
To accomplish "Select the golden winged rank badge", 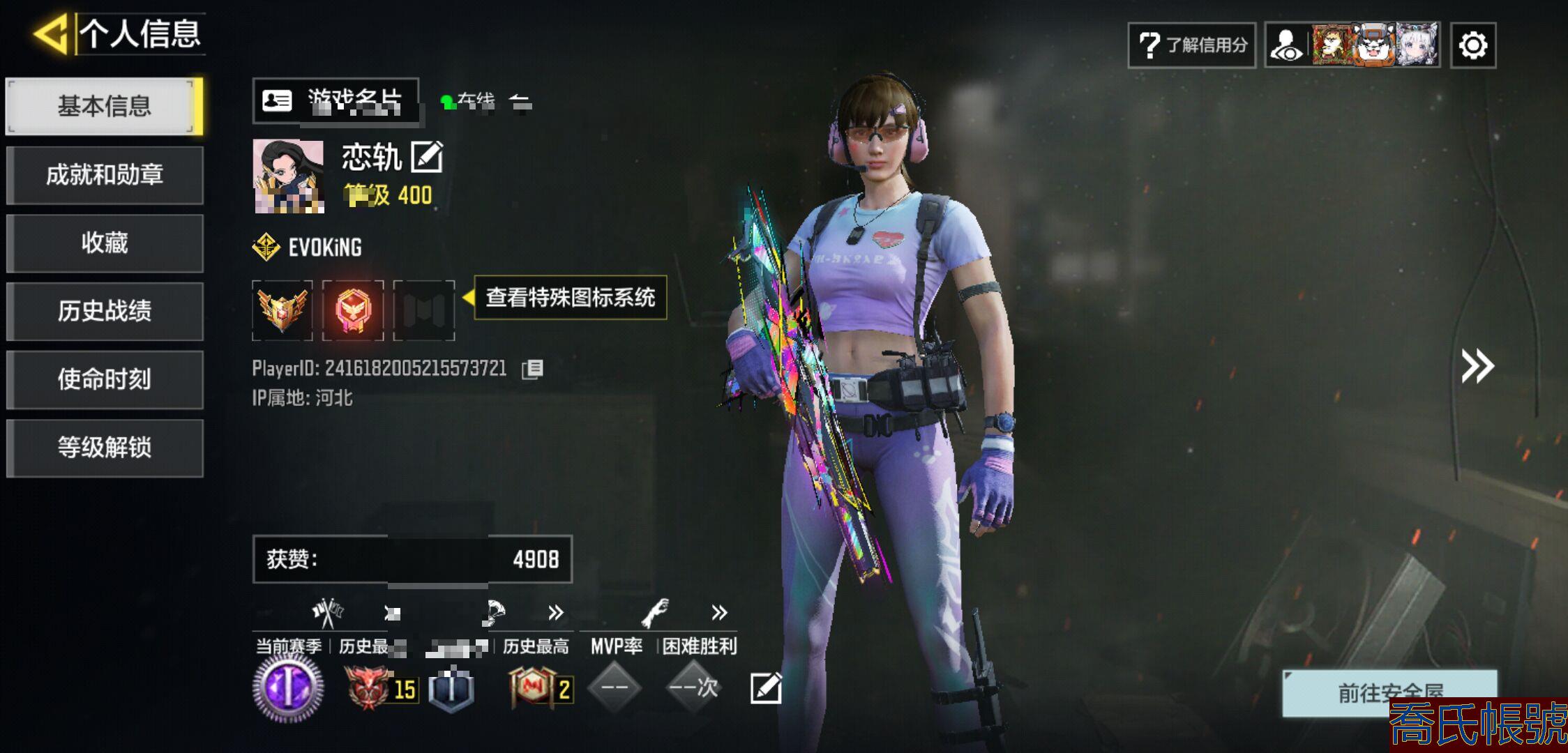I will tap(282, 310).
